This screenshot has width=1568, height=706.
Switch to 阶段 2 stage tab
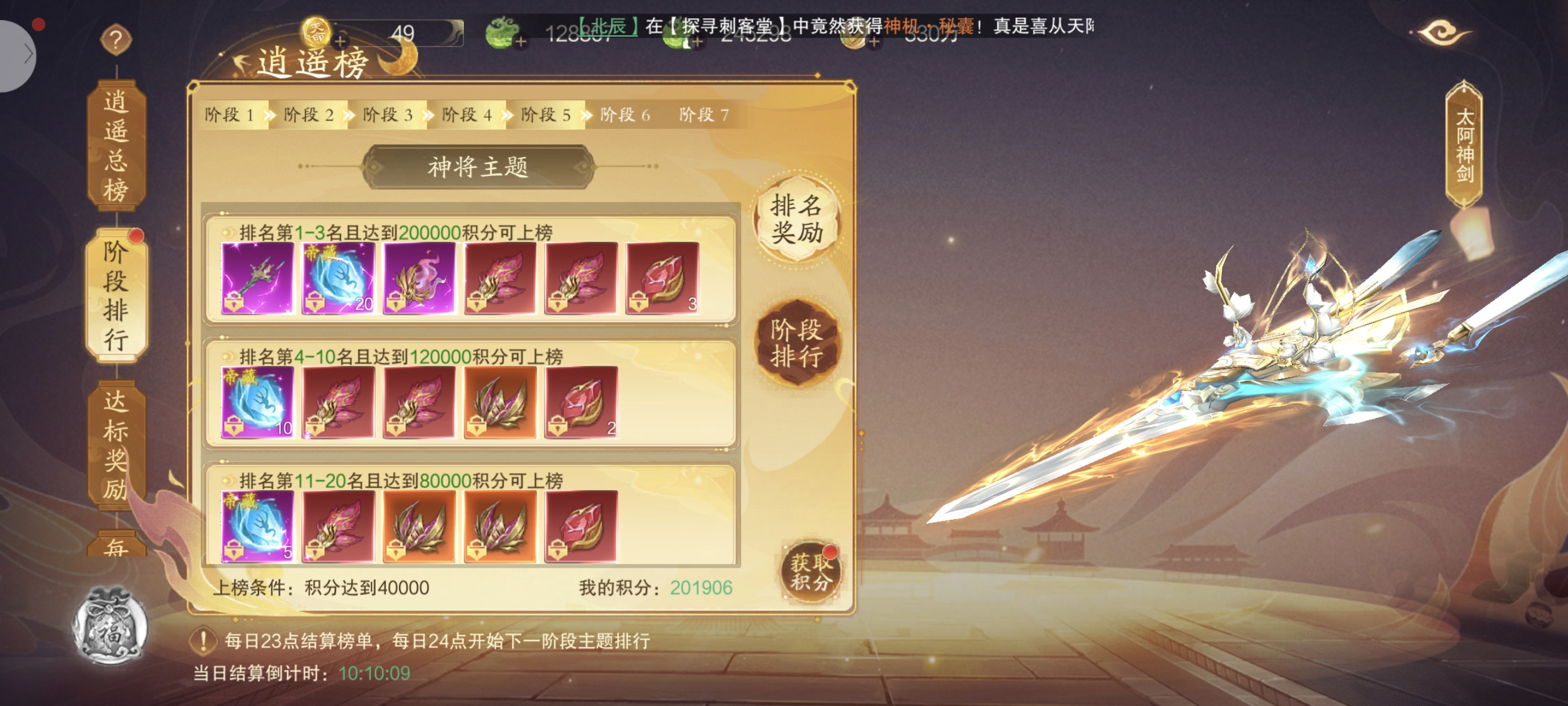[308, 114]
